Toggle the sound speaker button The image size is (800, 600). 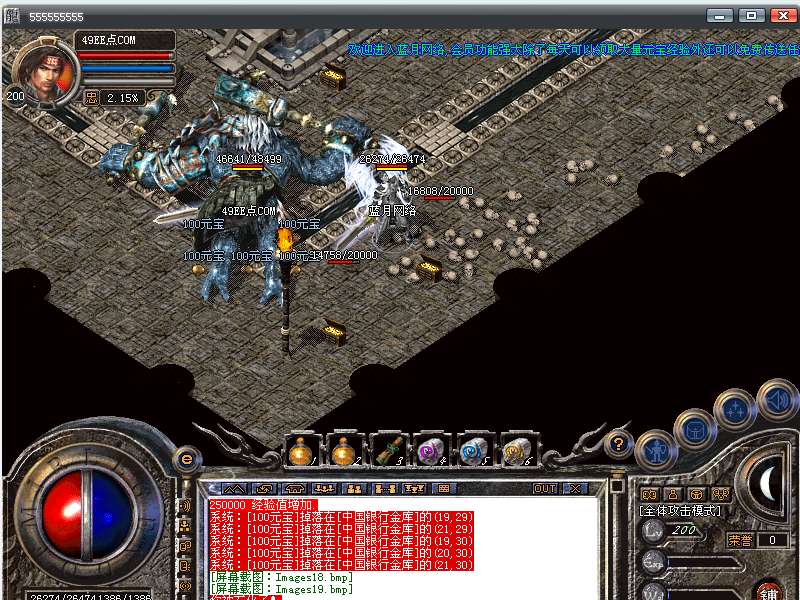776,399
